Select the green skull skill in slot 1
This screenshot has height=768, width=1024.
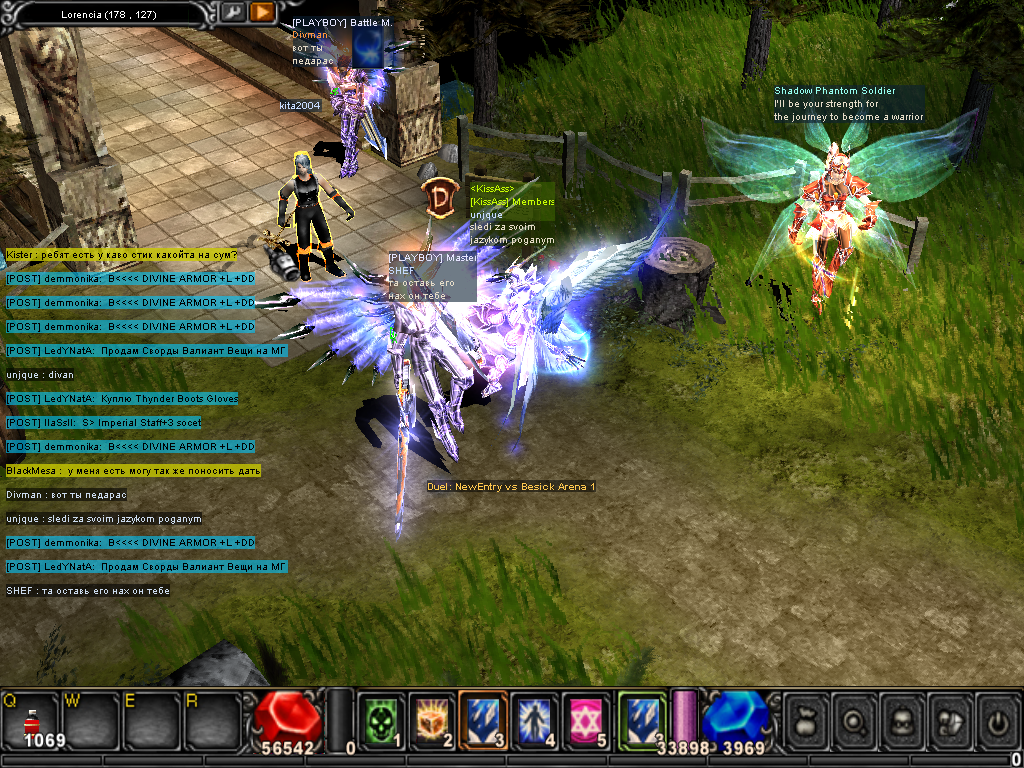[379, 717]
